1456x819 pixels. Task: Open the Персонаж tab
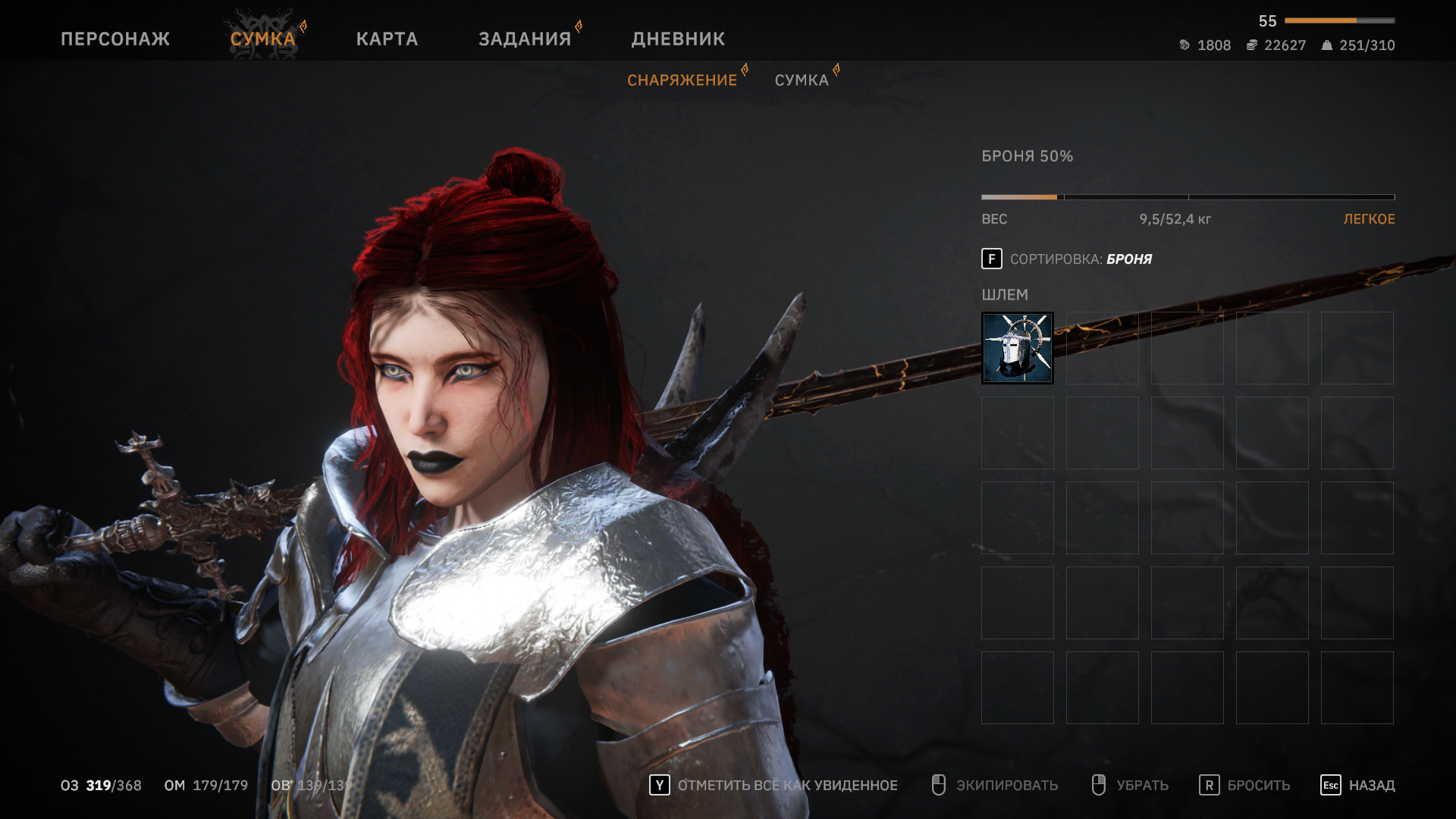tap(115, 39)
